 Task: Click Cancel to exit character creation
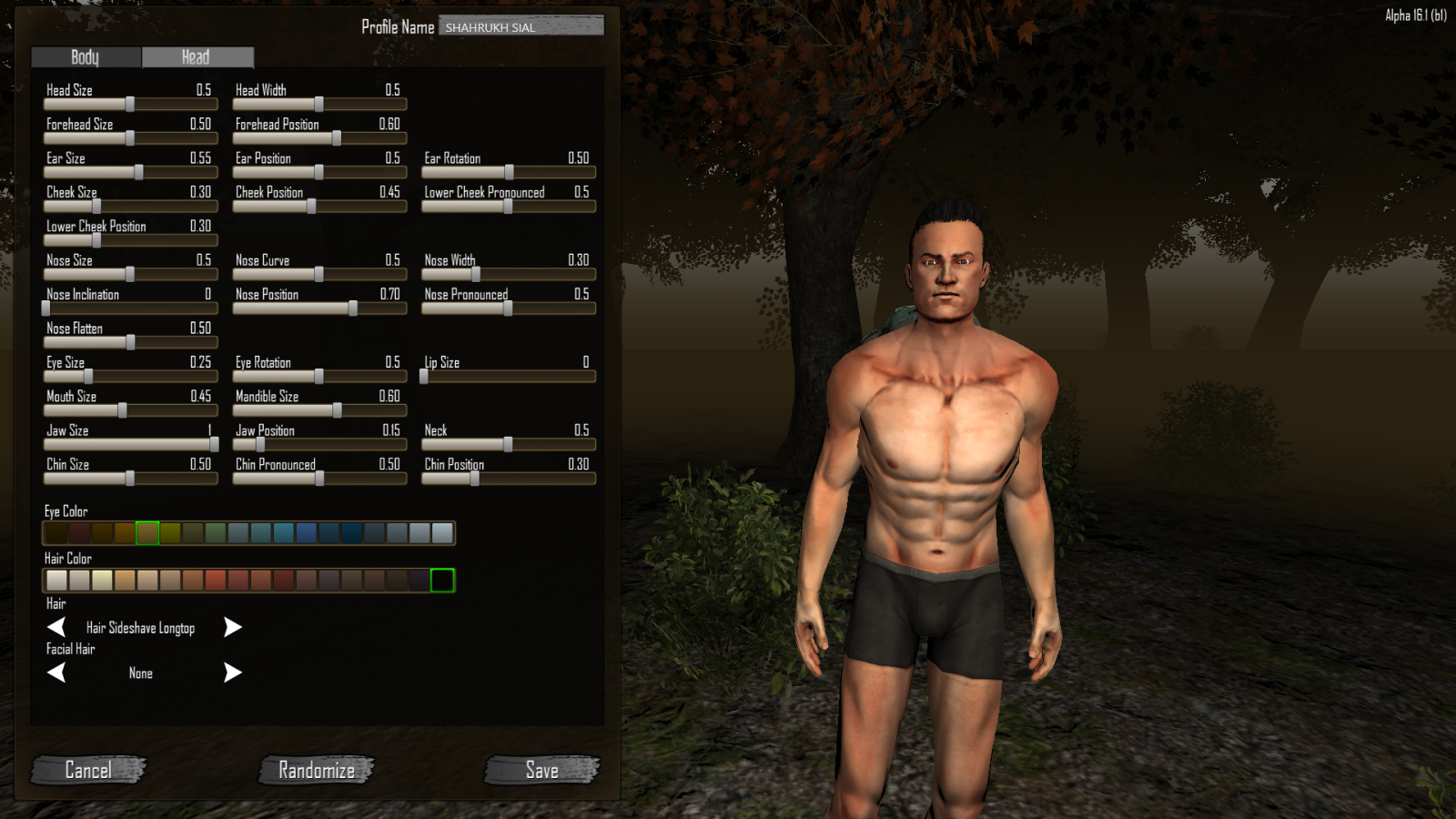coord(88,770)
